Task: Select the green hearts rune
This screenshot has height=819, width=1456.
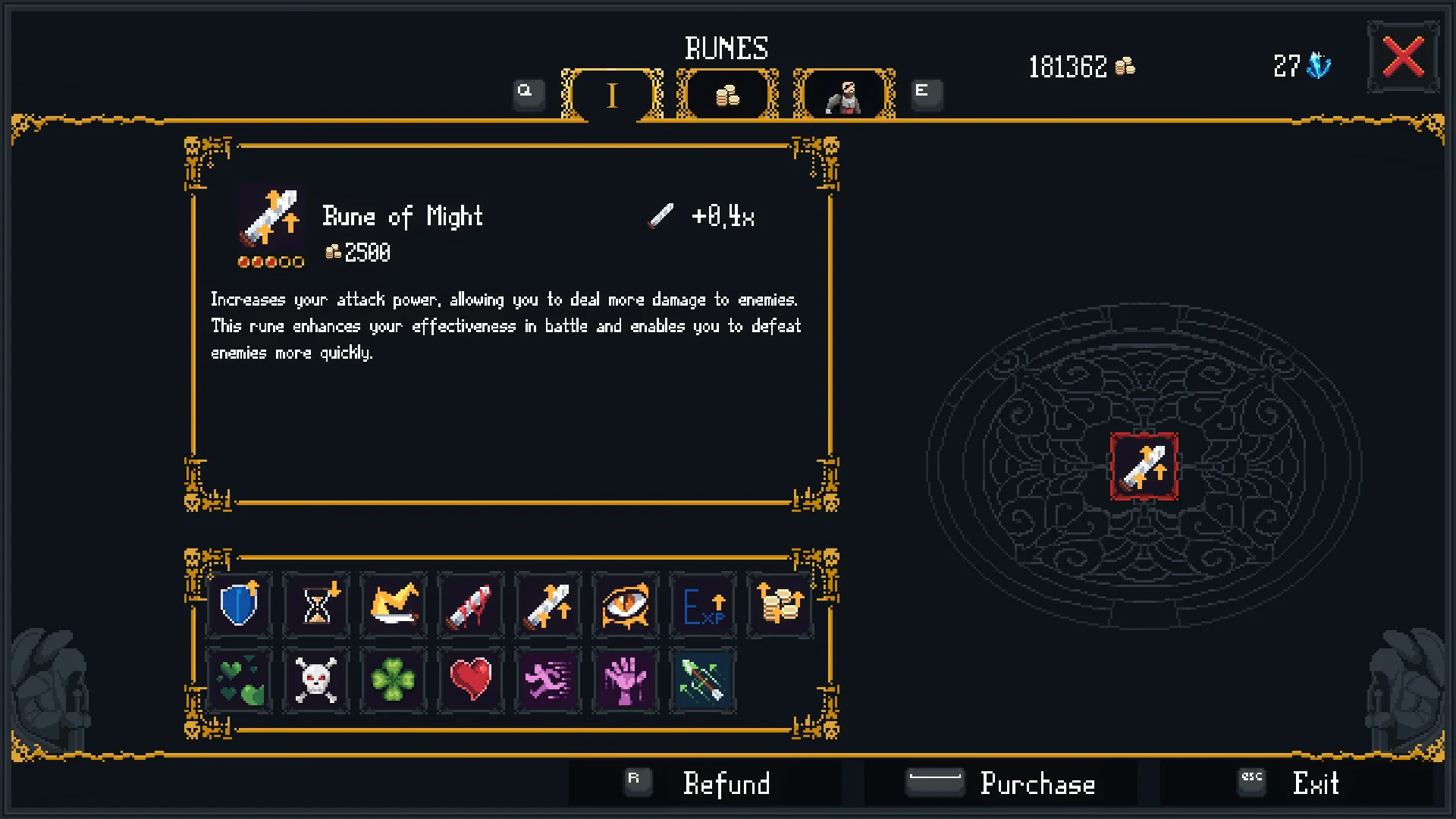Action: 239,680
